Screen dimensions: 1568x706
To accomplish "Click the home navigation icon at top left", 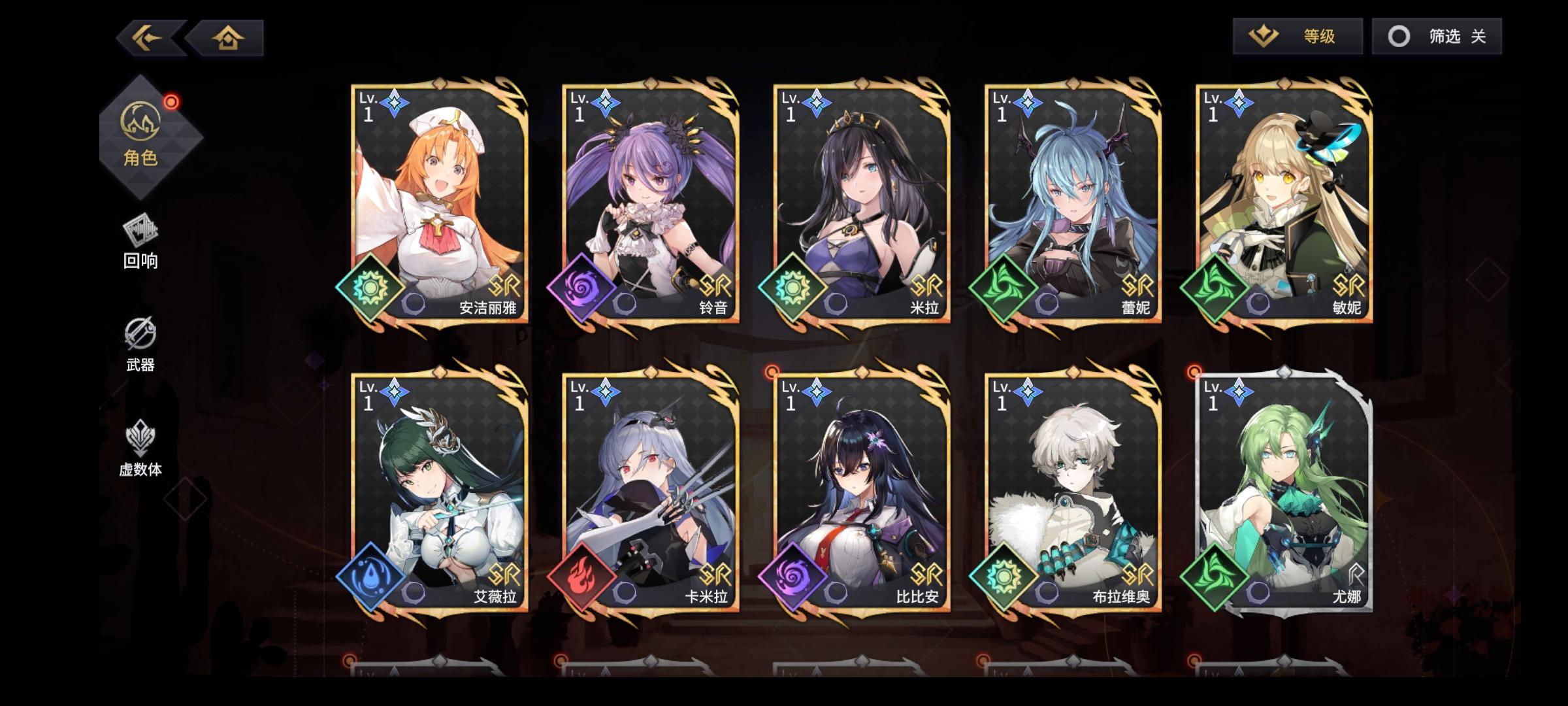I will click(x=227, y=37).
